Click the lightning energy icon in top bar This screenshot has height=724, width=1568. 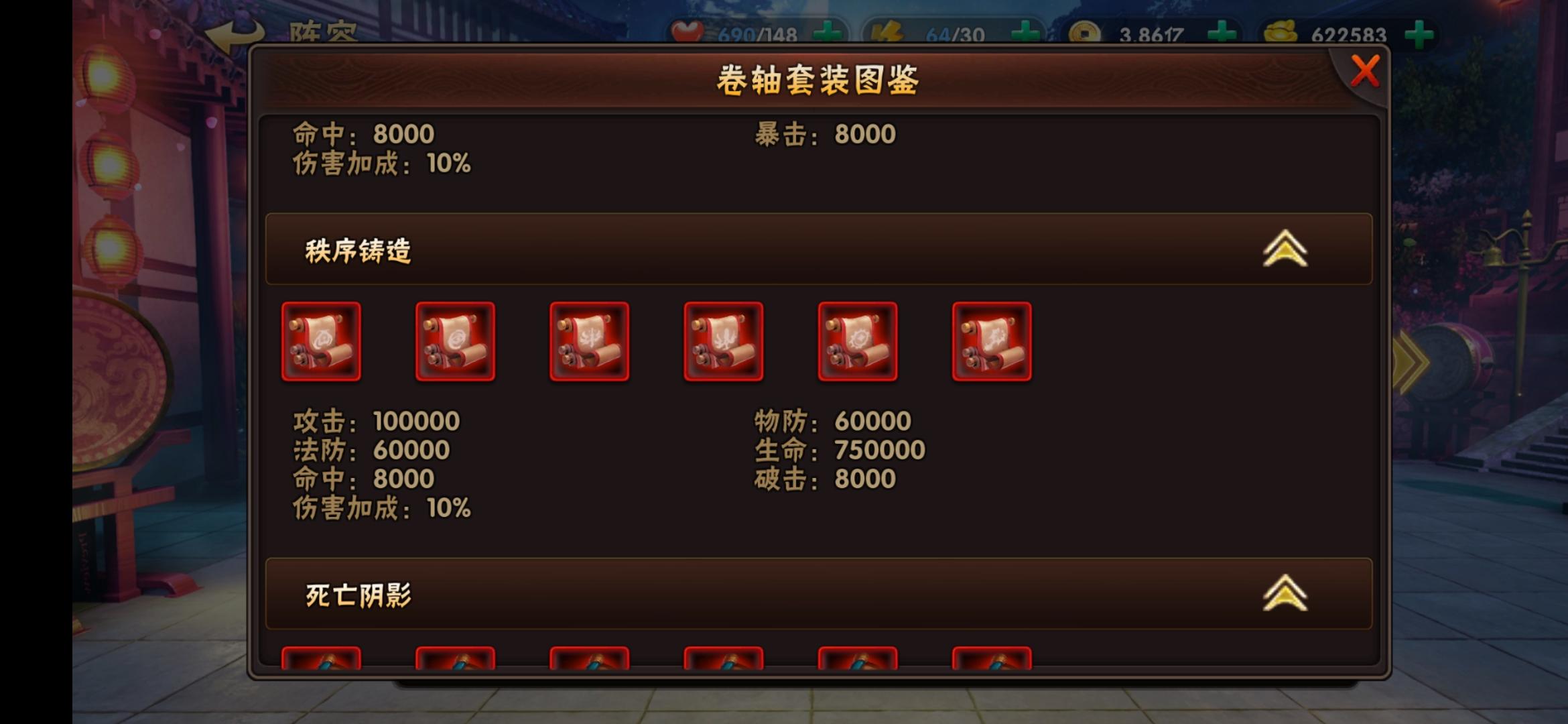tap(889, 29)
